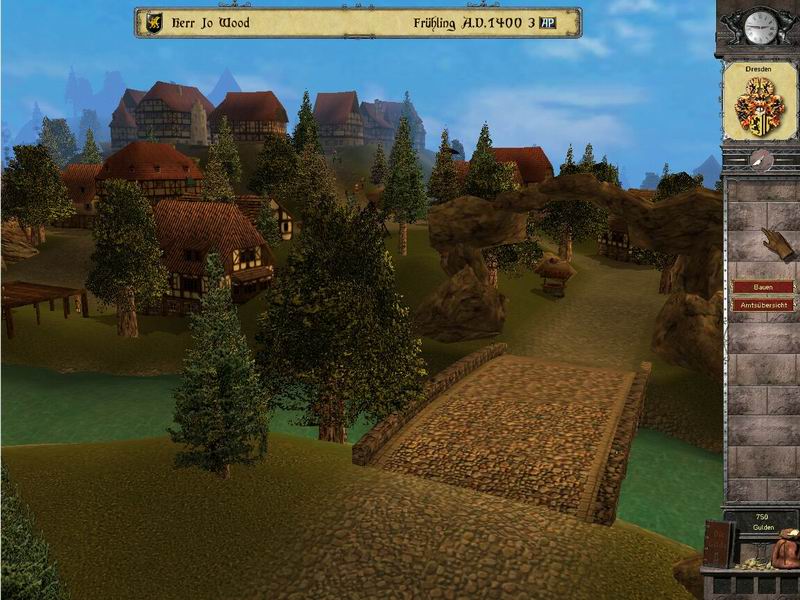
Task: Click the griffin shield next to Herr Jo Wood
Action: coord(154,22)
